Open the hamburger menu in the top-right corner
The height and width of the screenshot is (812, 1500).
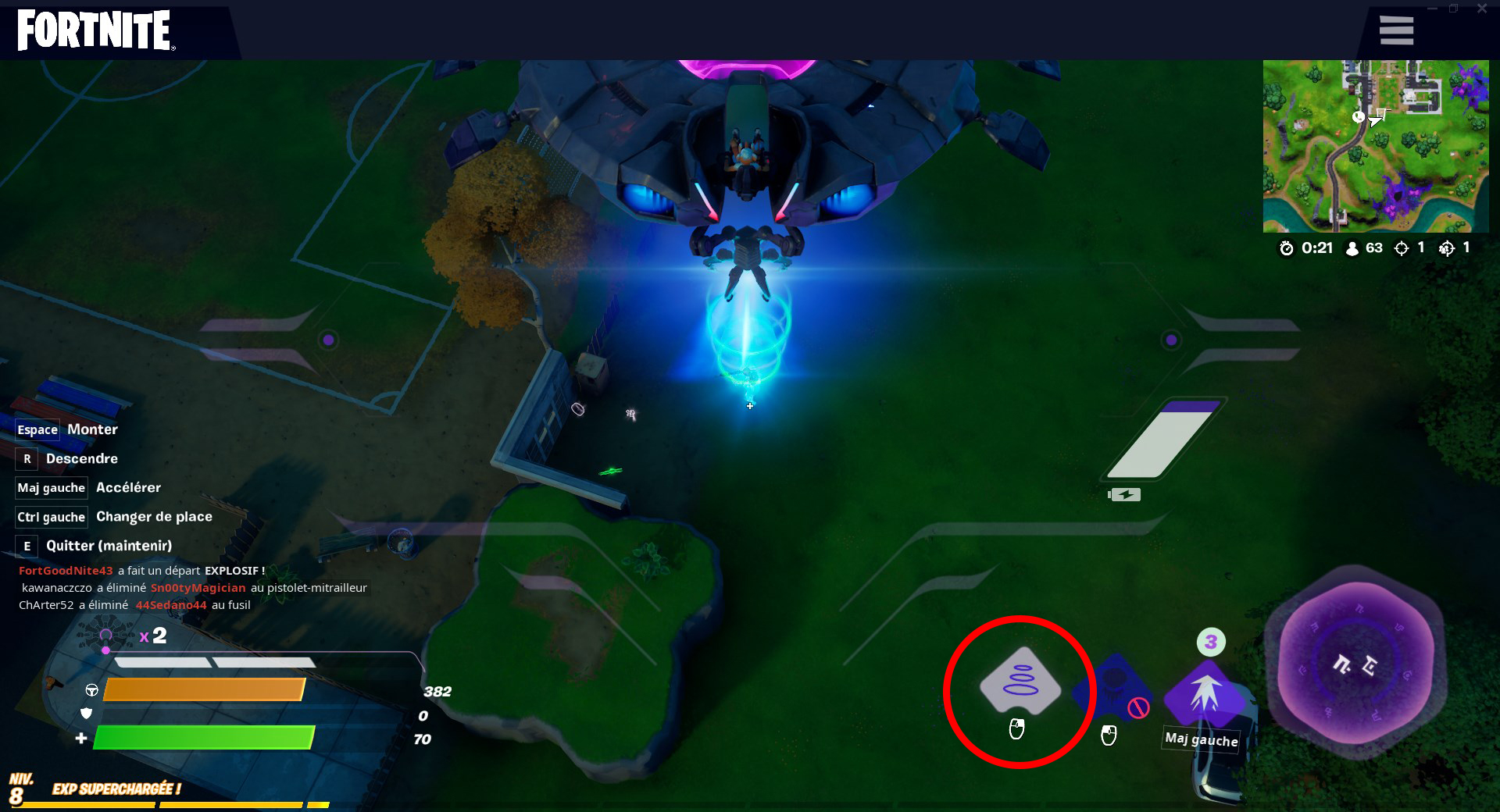click(x=1396, y=29)
